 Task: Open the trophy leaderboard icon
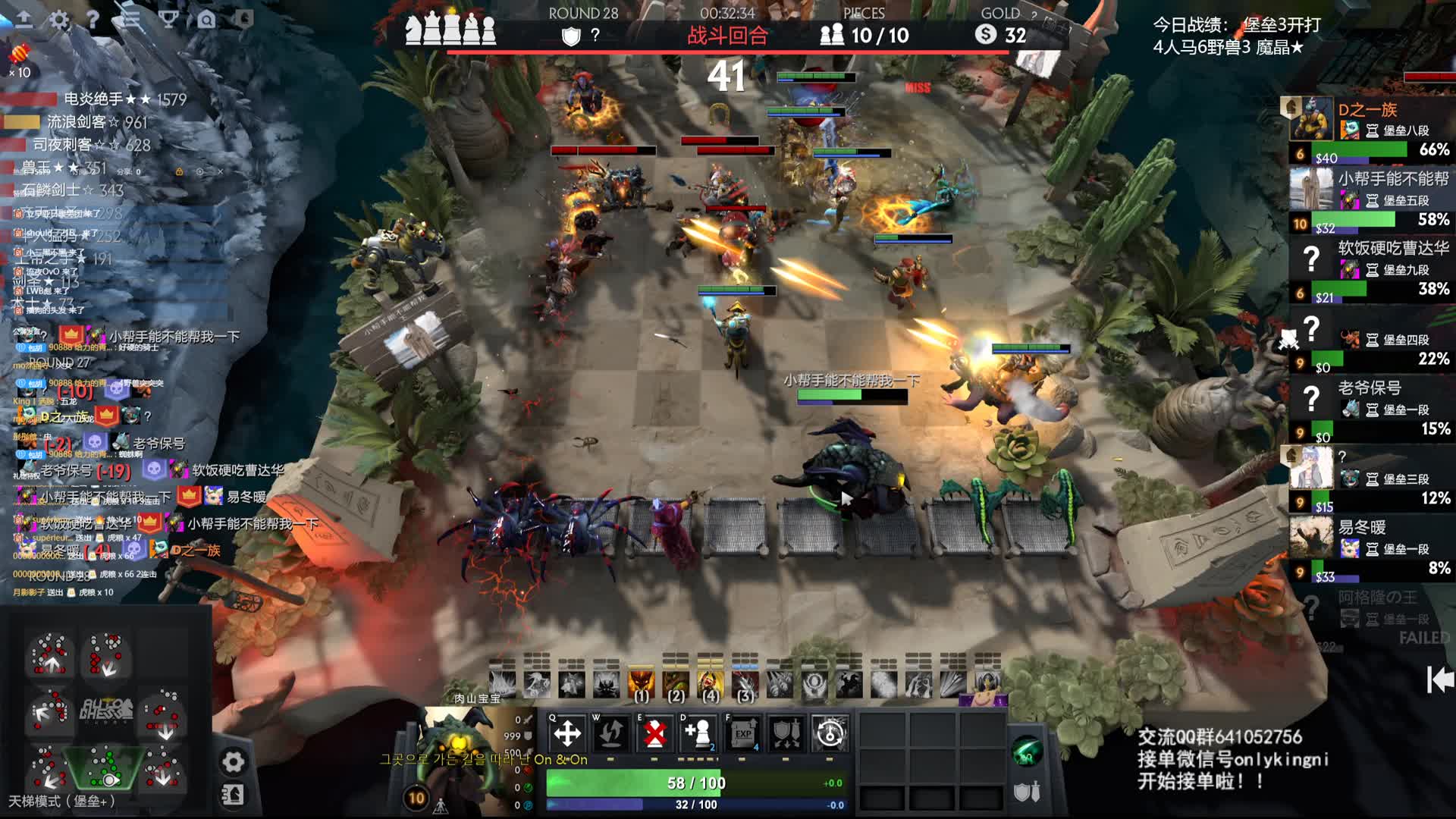click(168, 20)
